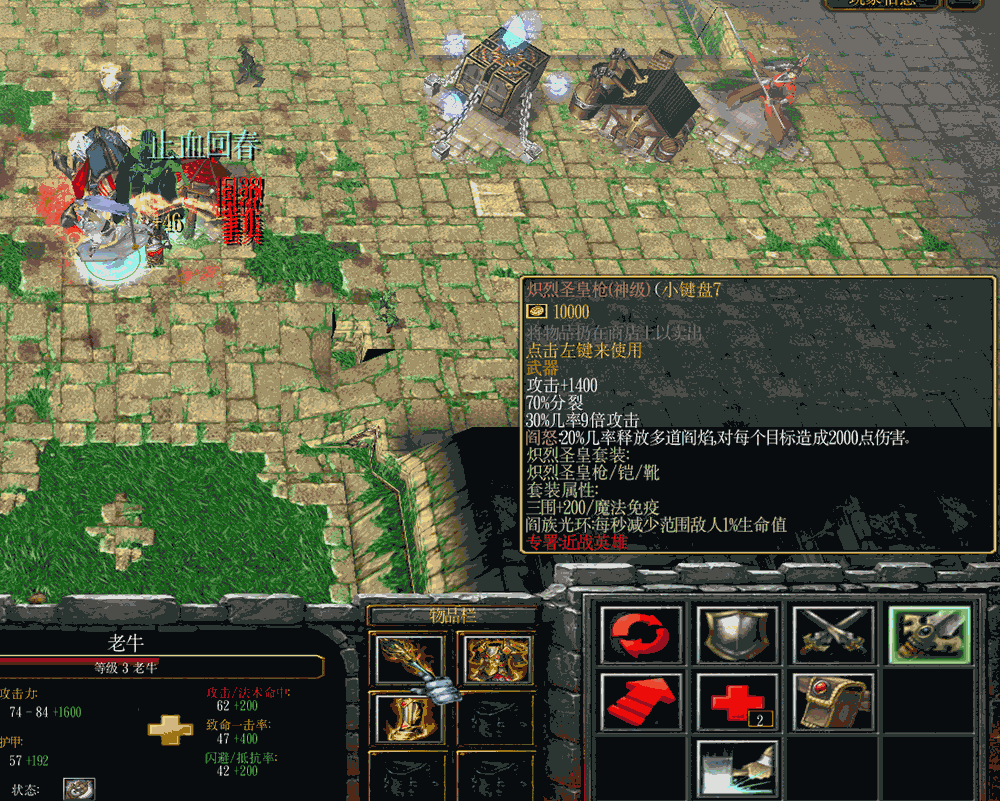The image size is (1000, 801).
Task: Click the gold plus attribute icon
Action: pos(170,729)
